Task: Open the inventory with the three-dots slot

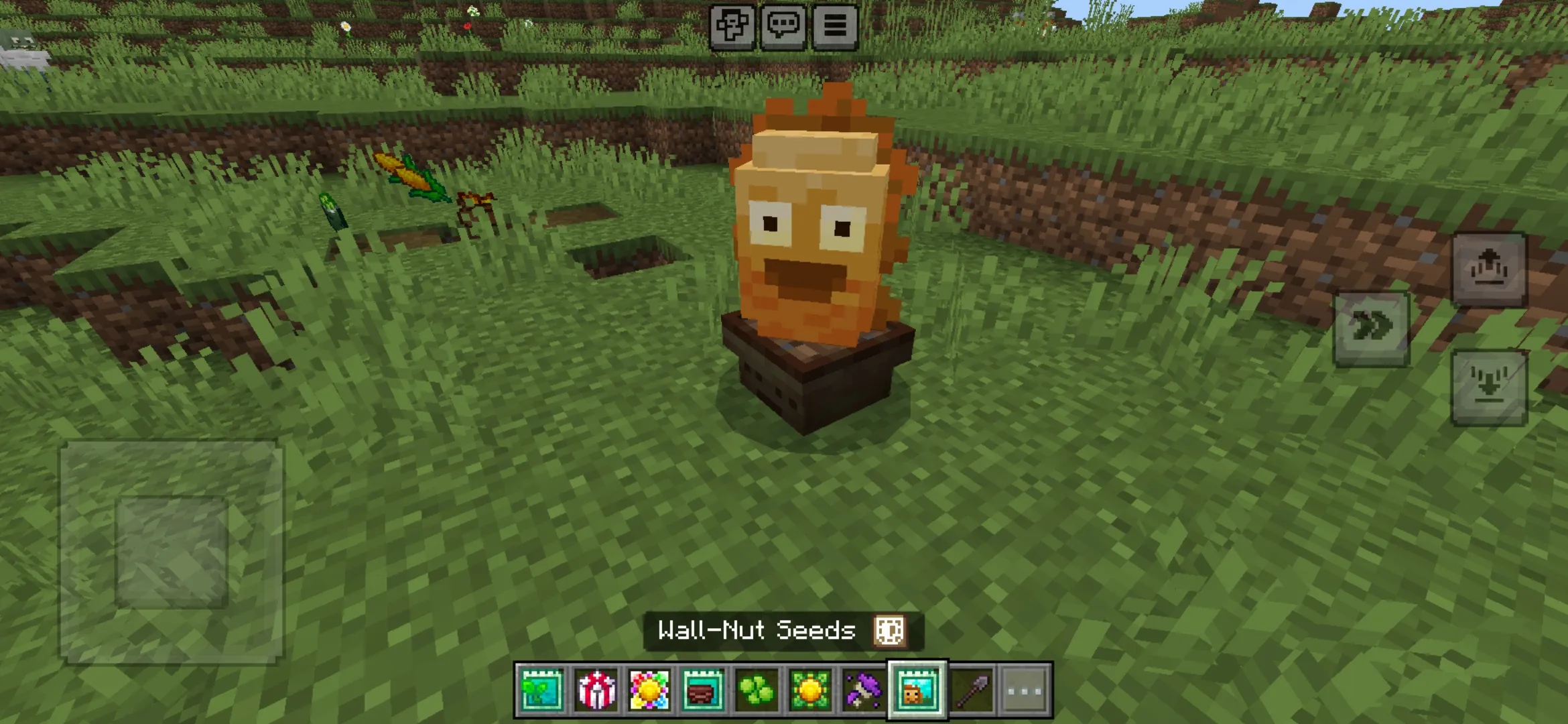Action: [1025, 690]
